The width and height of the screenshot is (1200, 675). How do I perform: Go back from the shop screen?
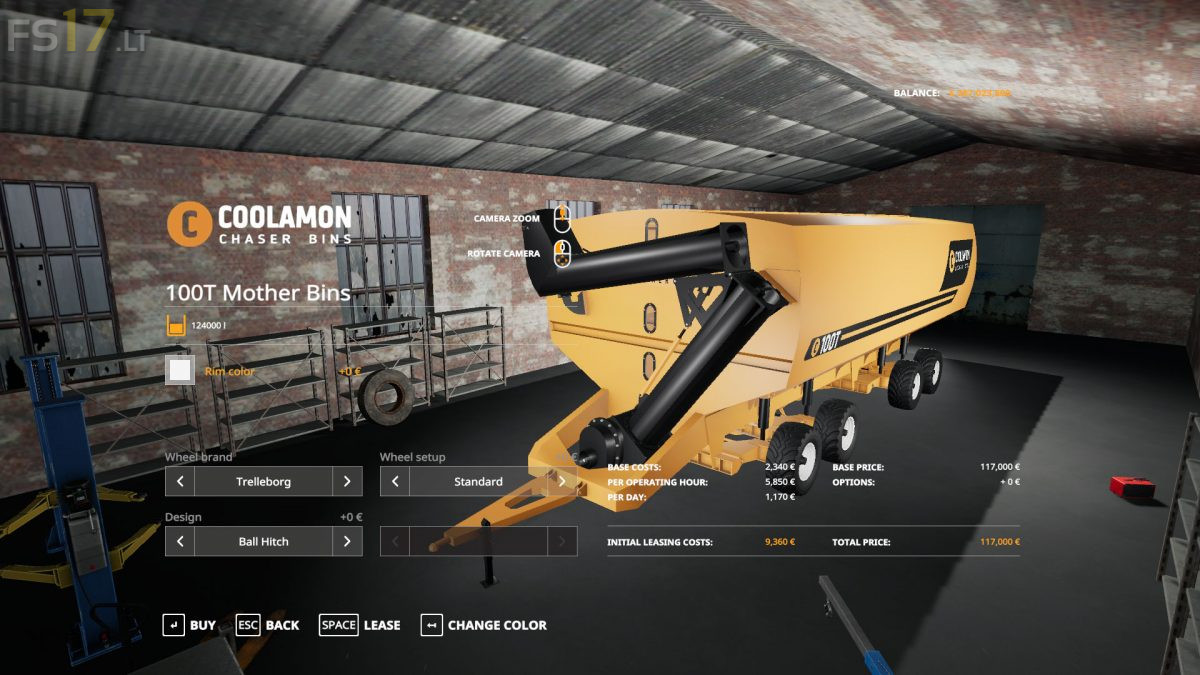[267, 625]
